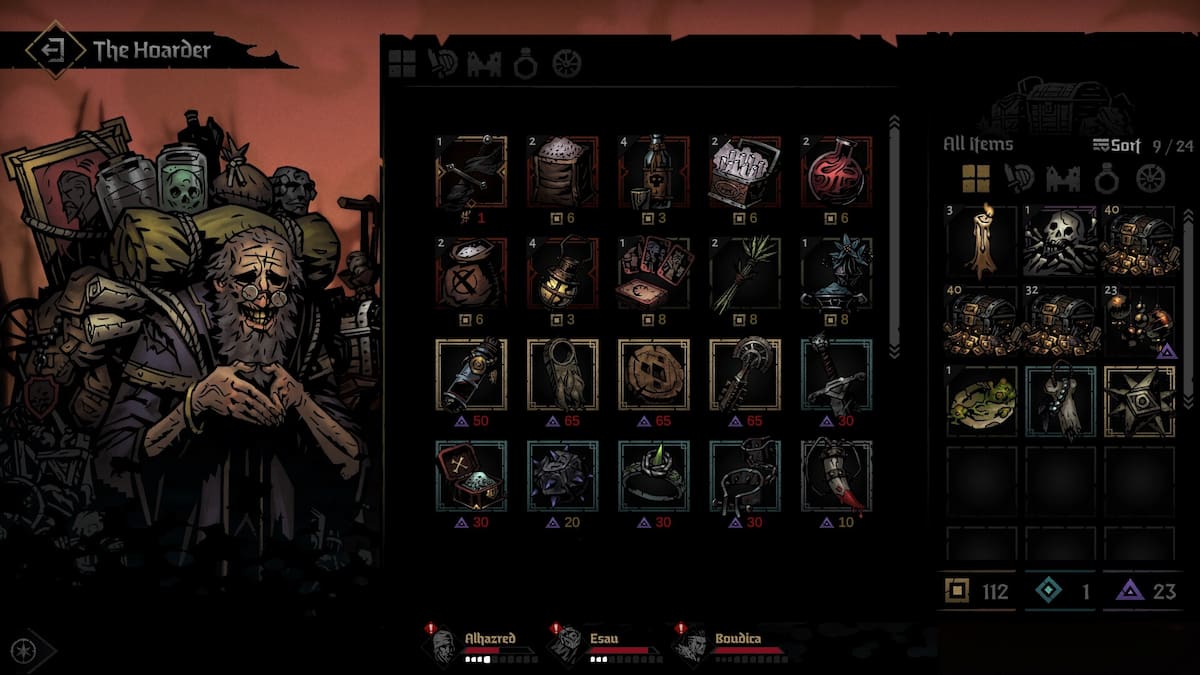This screenshot has height=675, width=1200.
Task: Purchase the herb bundle shop item
Action: click(x=744, y=272)
